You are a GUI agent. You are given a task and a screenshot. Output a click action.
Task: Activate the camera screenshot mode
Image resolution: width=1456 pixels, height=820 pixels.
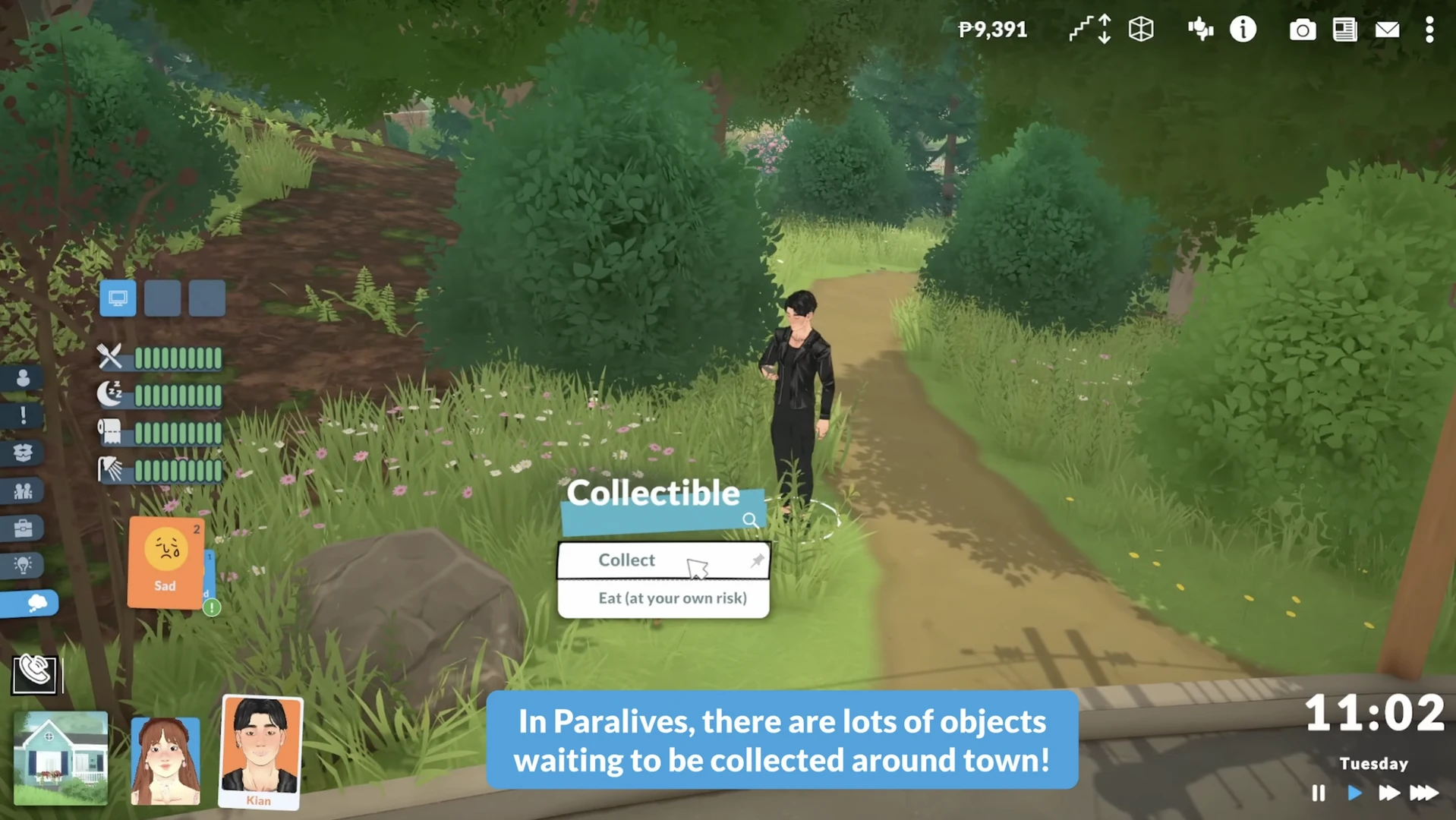pyautogui.click(x=1302, y=30)
